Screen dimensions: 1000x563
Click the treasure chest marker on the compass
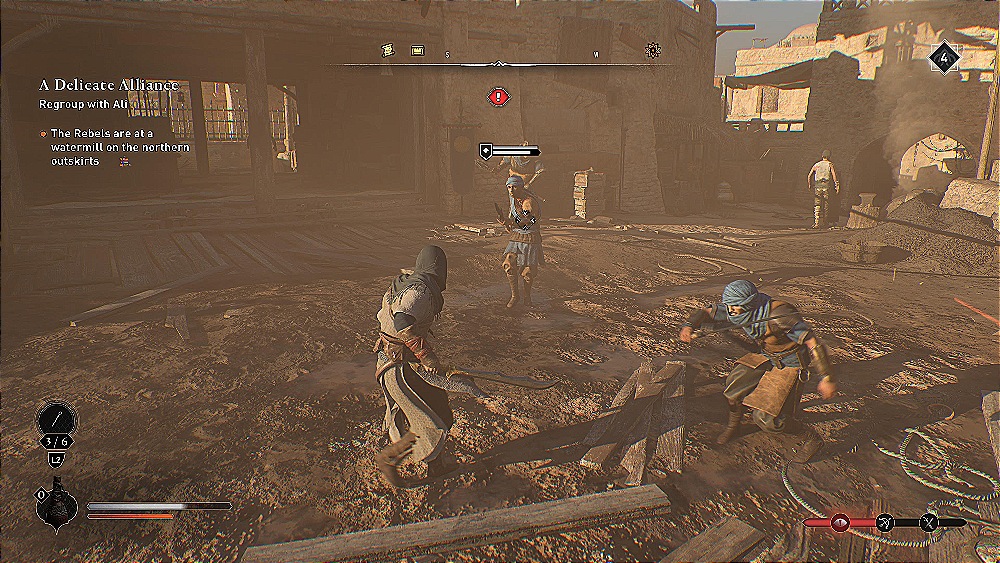[417, 49]
